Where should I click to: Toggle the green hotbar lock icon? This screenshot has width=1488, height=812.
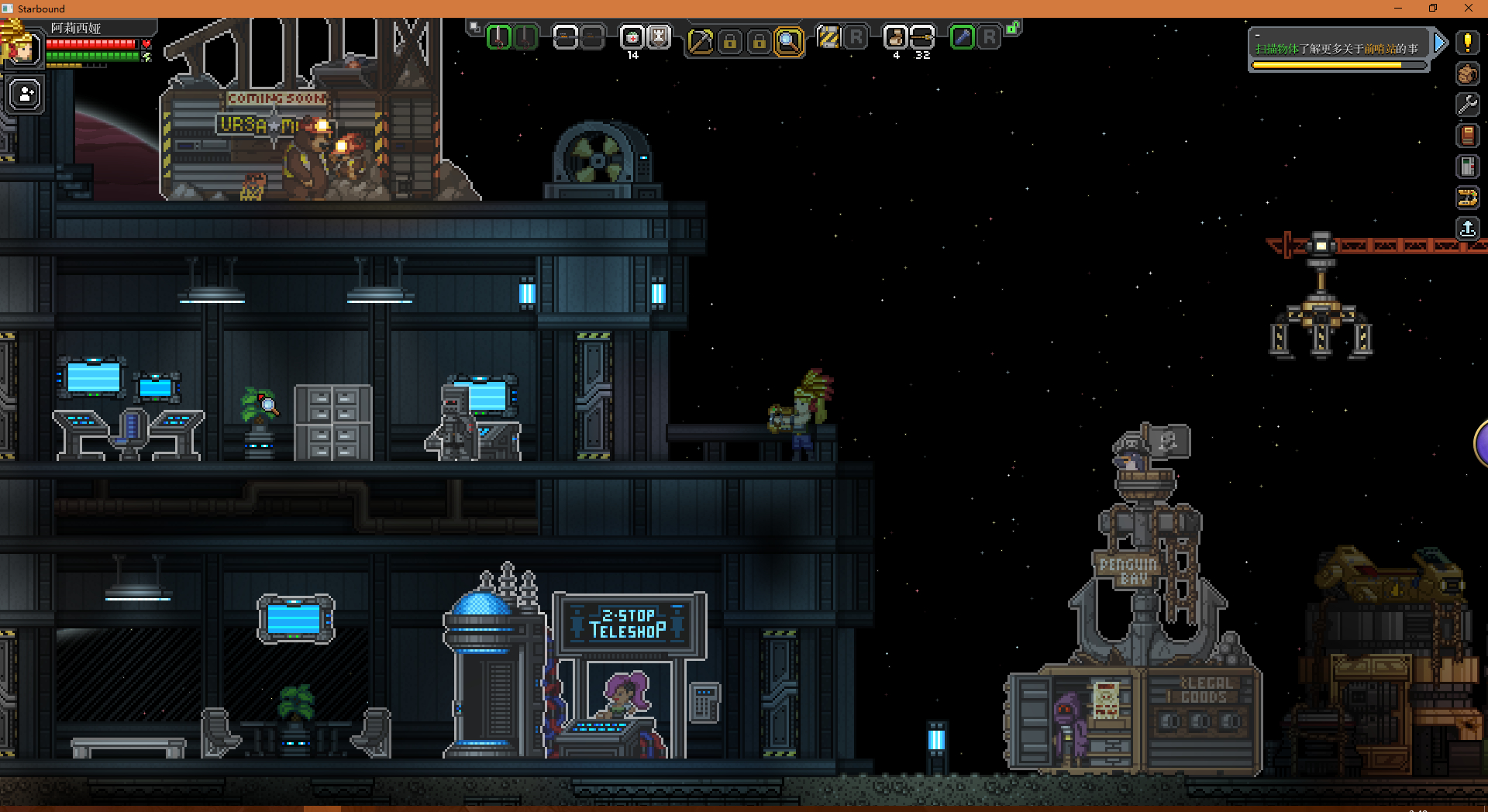pyautogui.click(x=1013, y=28)
